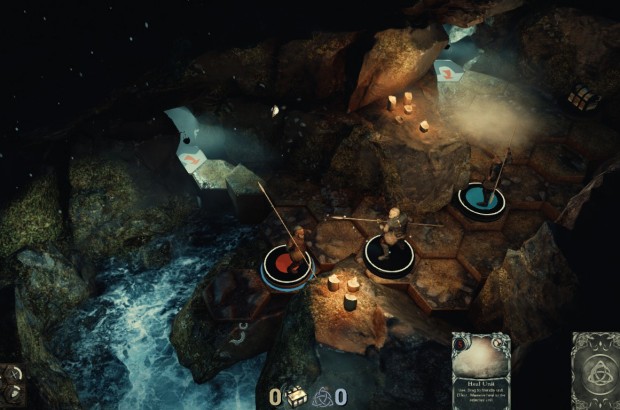The width and height of the screenshot is (620, 410).
Task: Select the spearman unit on the red base
Action: 288,256
